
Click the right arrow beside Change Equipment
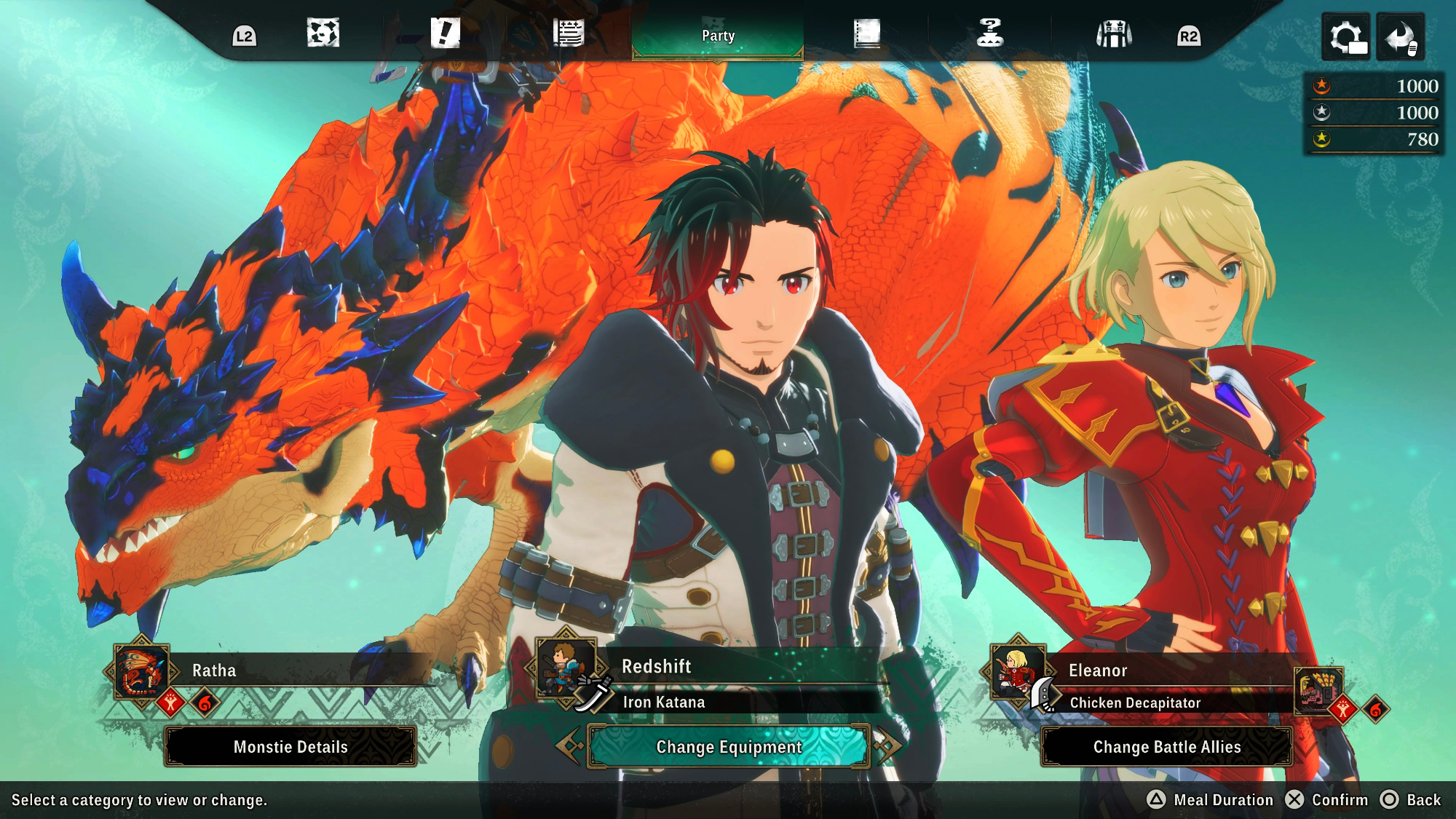(888, 745)
